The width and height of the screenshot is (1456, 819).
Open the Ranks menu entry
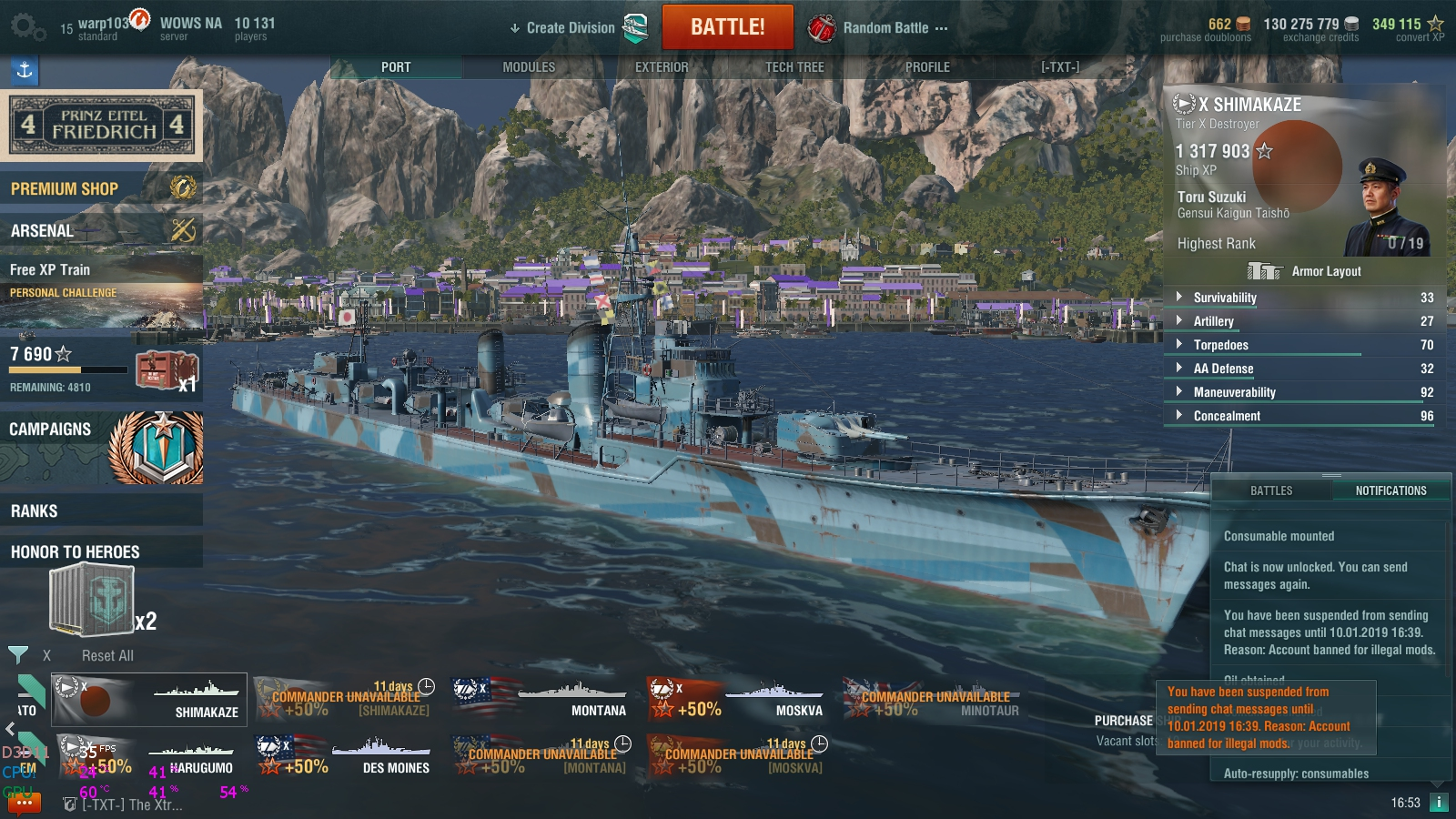(x=100, y=511)
